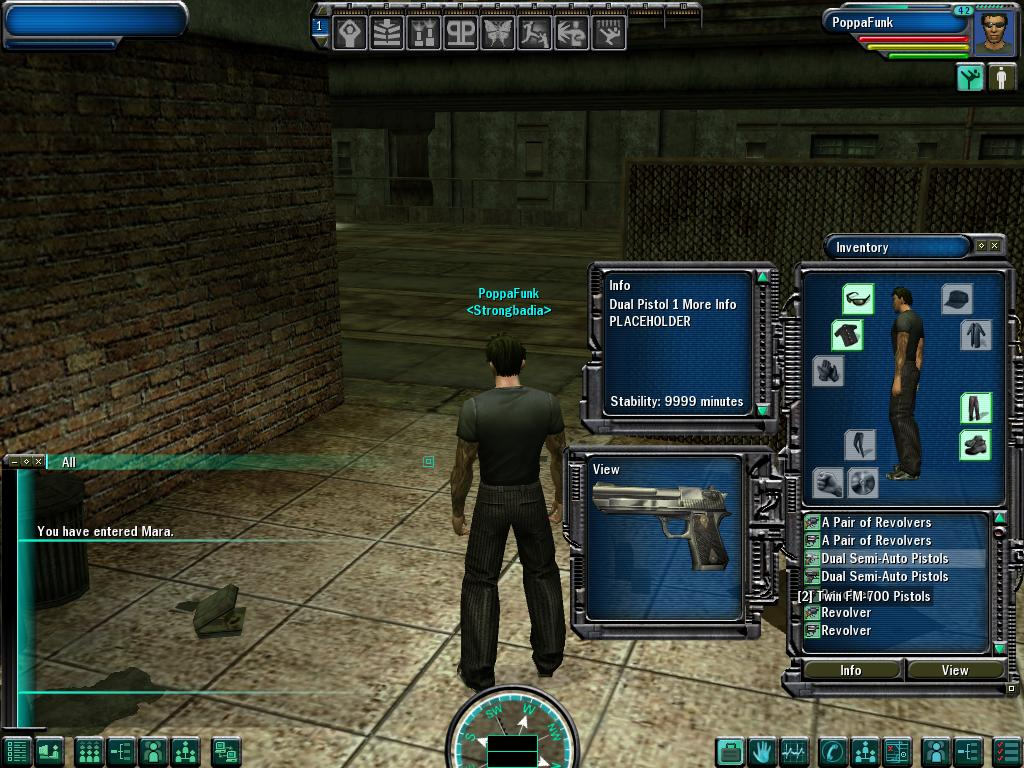
Task: Select the equipped shirt slot
Action: 847,335
